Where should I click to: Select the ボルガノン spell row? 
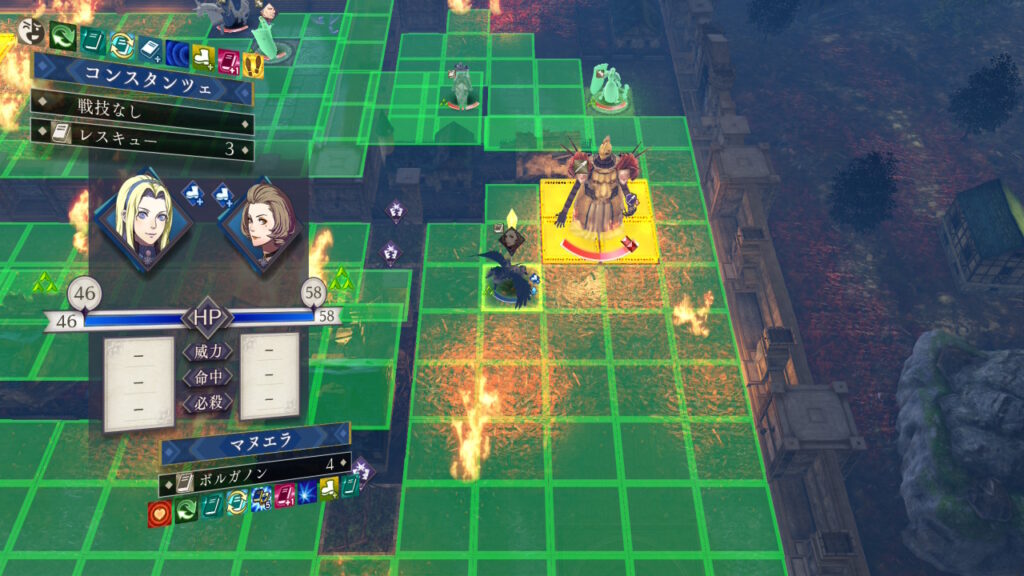point(255,465)
